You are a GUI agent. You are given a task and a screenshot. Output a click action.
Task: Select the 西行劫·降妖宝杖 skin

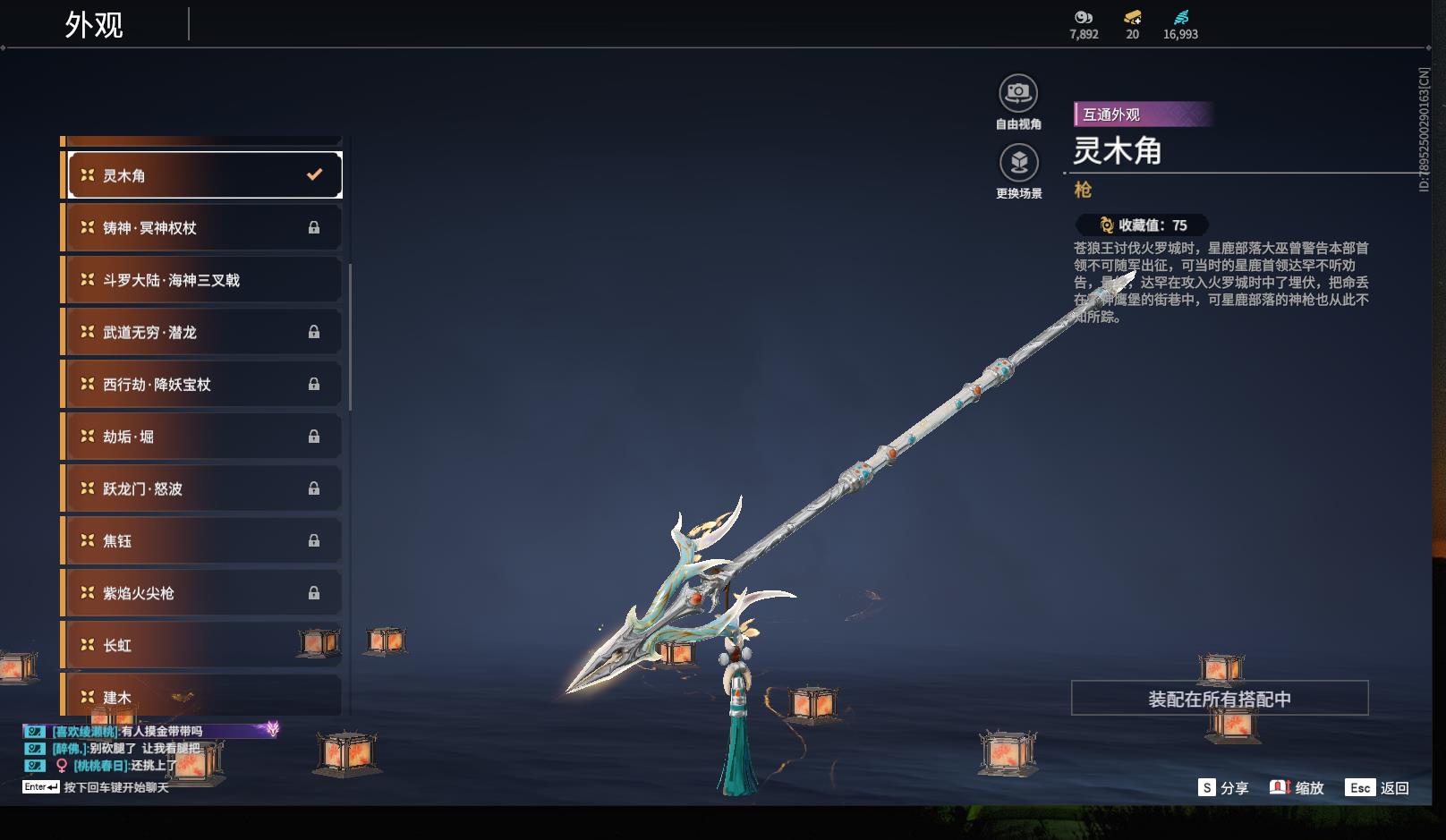(x=205, y=384)
